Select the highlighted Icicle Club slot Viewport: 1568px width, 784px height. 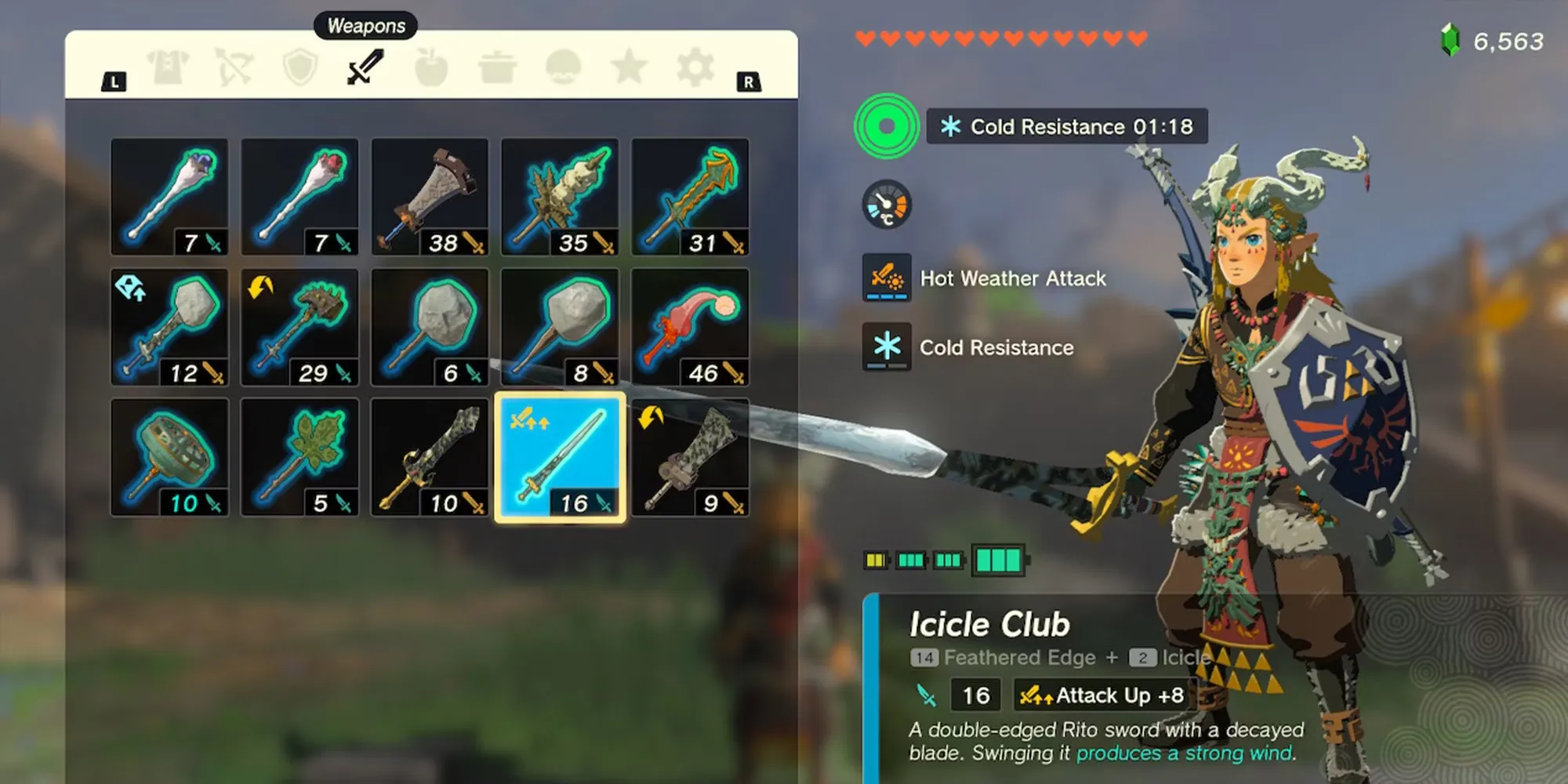(x=560, y=458)
